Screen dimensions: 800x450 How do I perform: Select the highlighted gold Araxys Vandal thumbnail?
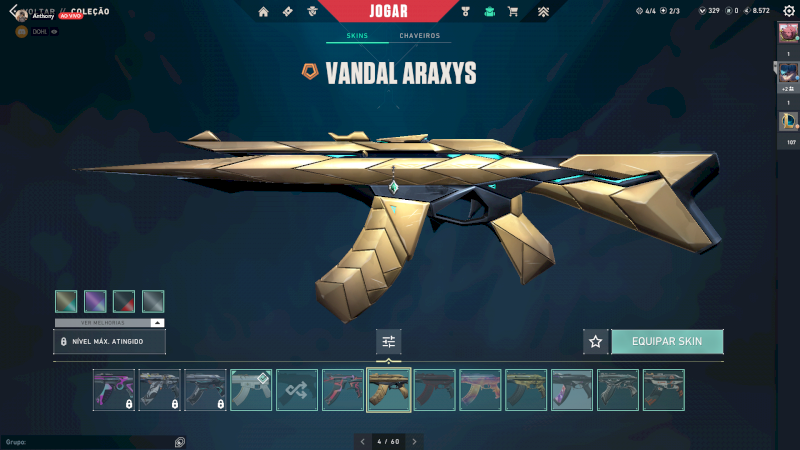coord(389,390)
